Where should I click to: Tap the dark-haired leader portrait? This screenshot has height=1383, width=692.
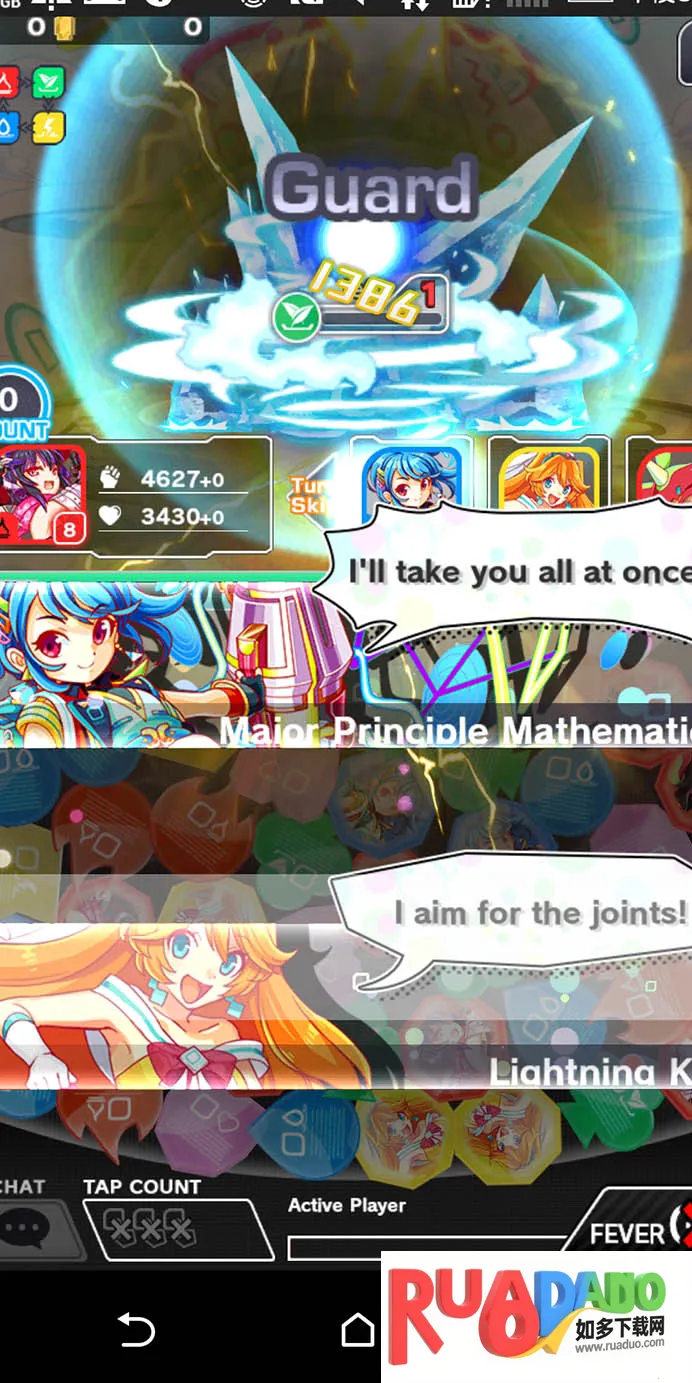[x=42, y=496]
